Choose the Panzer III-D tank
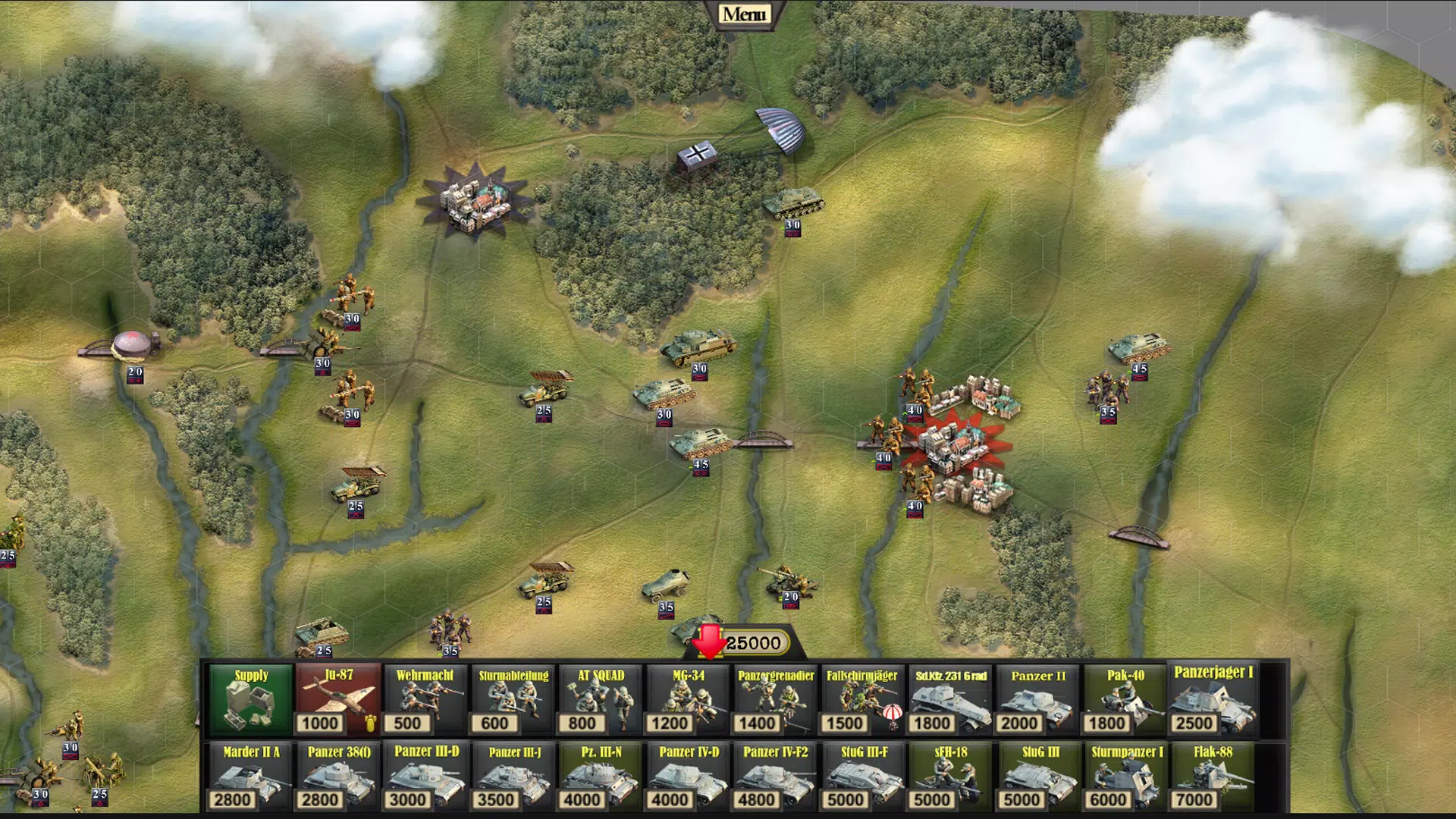This screenshot has width=1456, height=819. [x=425, y=777]
